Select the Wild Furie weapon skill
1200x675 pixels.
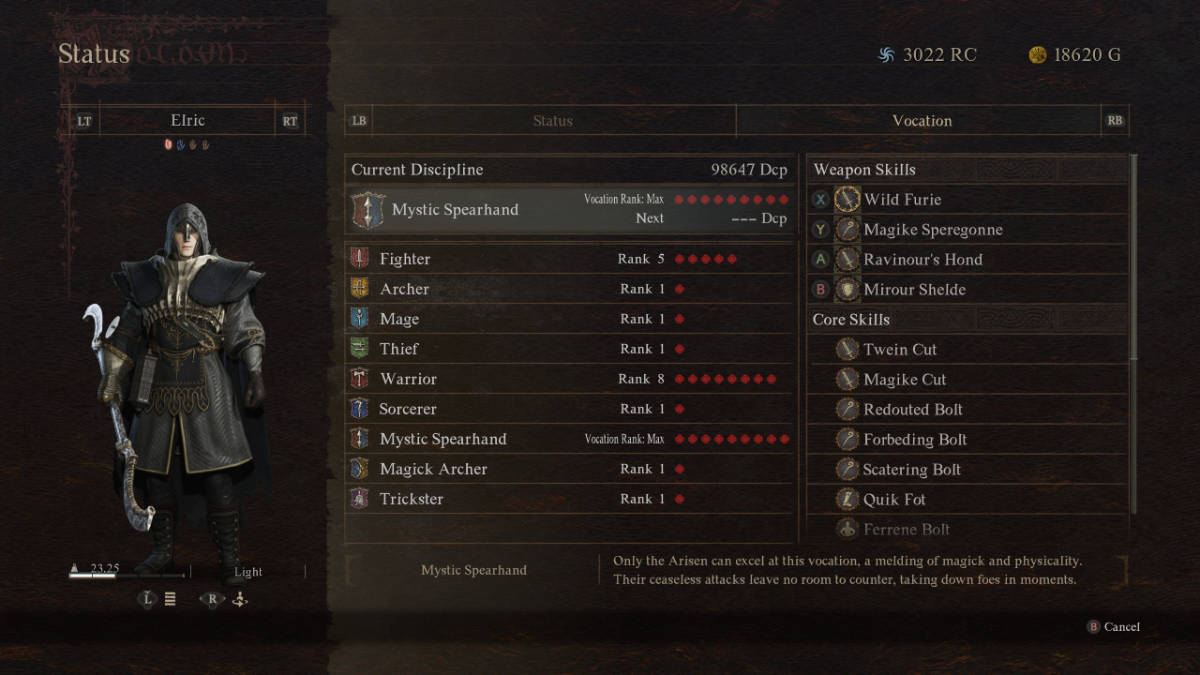[967, 200]
